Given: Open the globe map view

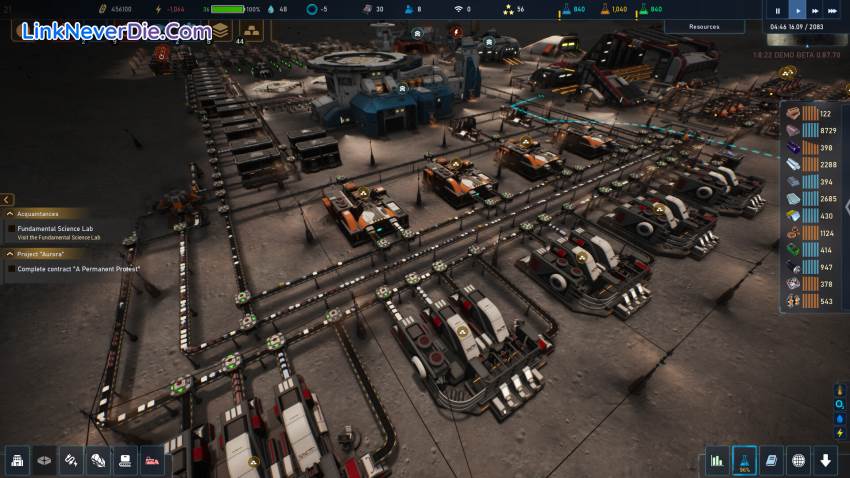Looking at the screenshot, I should 798,460.
